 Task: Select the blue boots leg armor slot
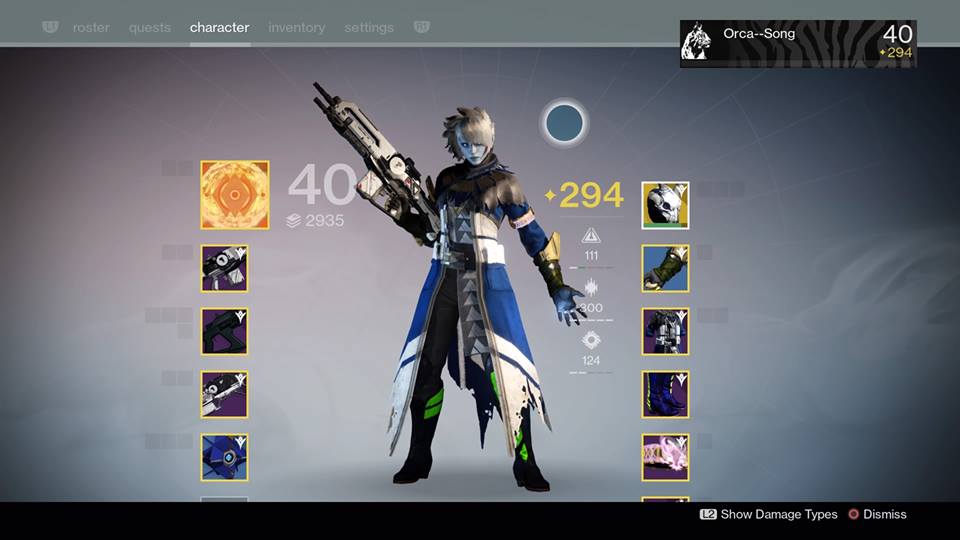pos(665,394)
